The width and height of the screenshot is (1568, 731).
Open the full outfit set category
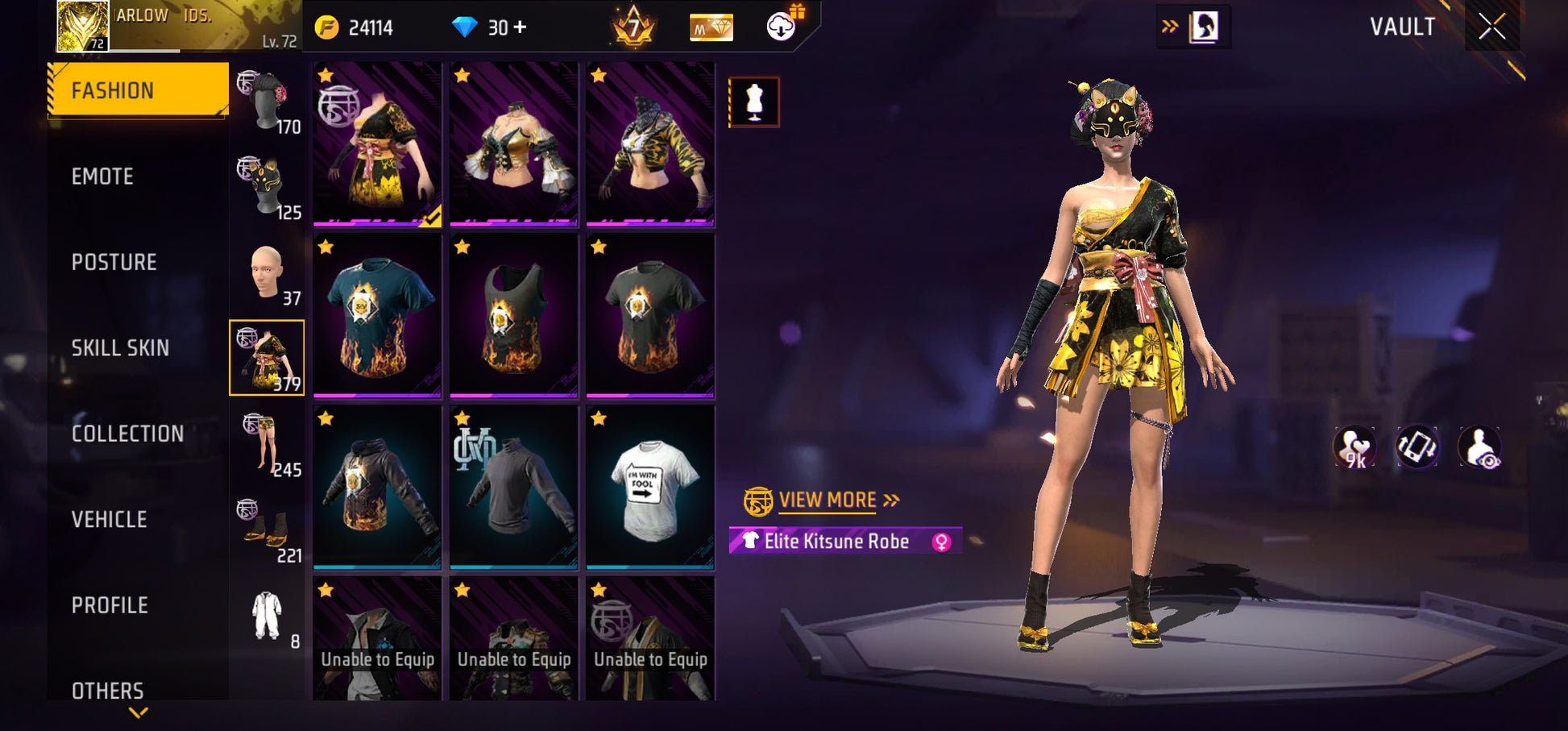pyautogui.click(x=268, y=617)
